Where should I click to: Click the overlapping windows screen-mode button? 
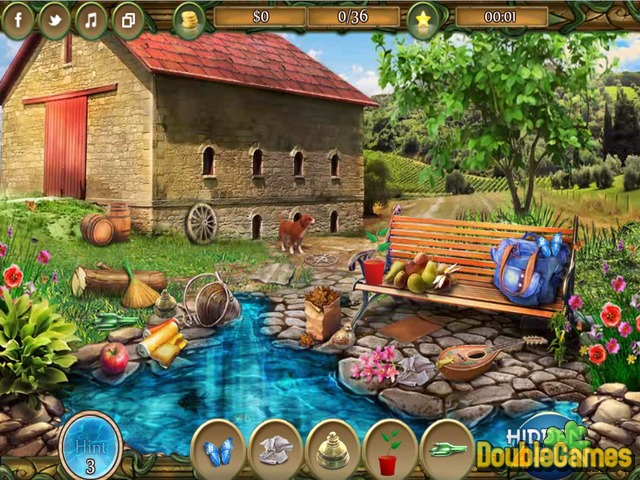click(x=127, y=19)
